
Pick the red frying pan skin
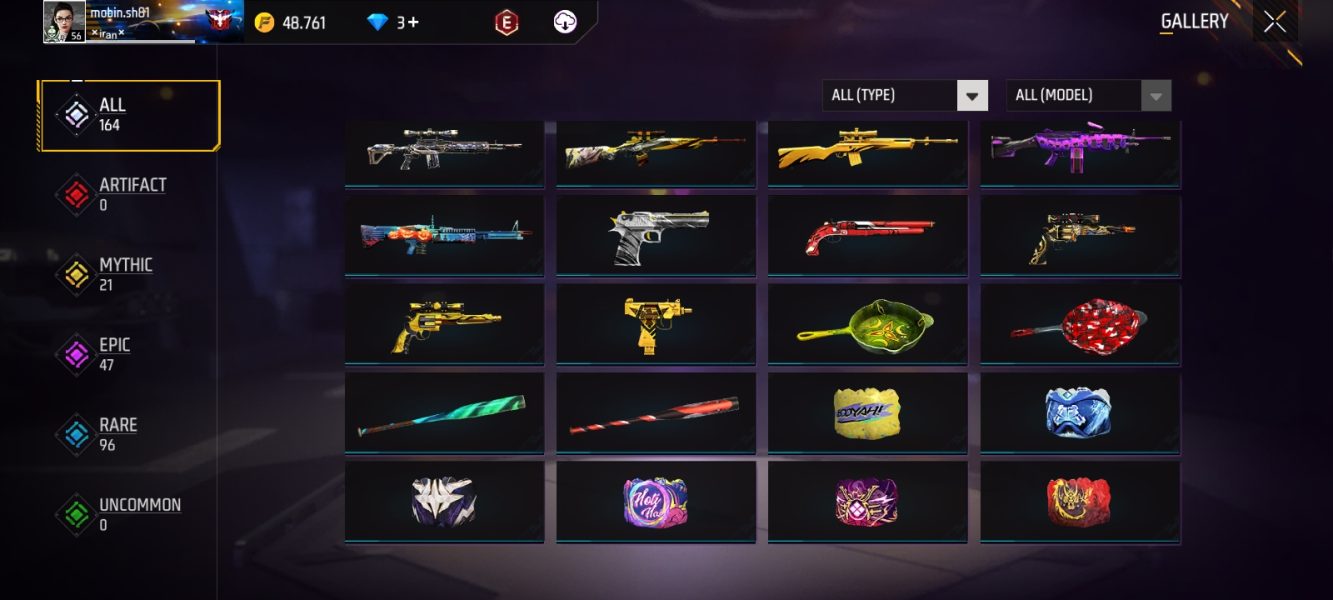point(1079,324)
